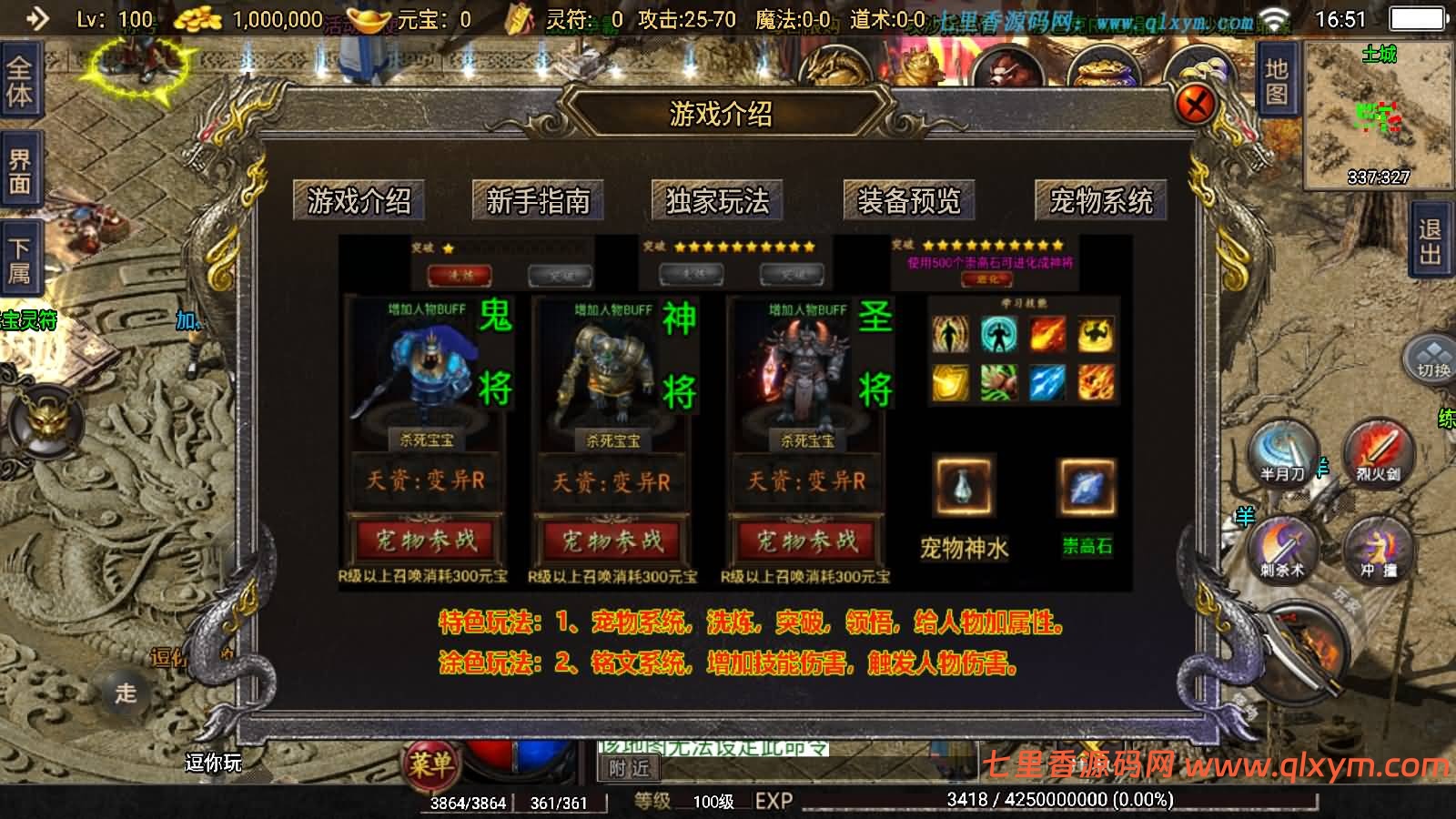The height and width of the screenshot is (819, 1456).
Task: Select the 半月刀 skill icon
Action: [x=1281, y=453]
